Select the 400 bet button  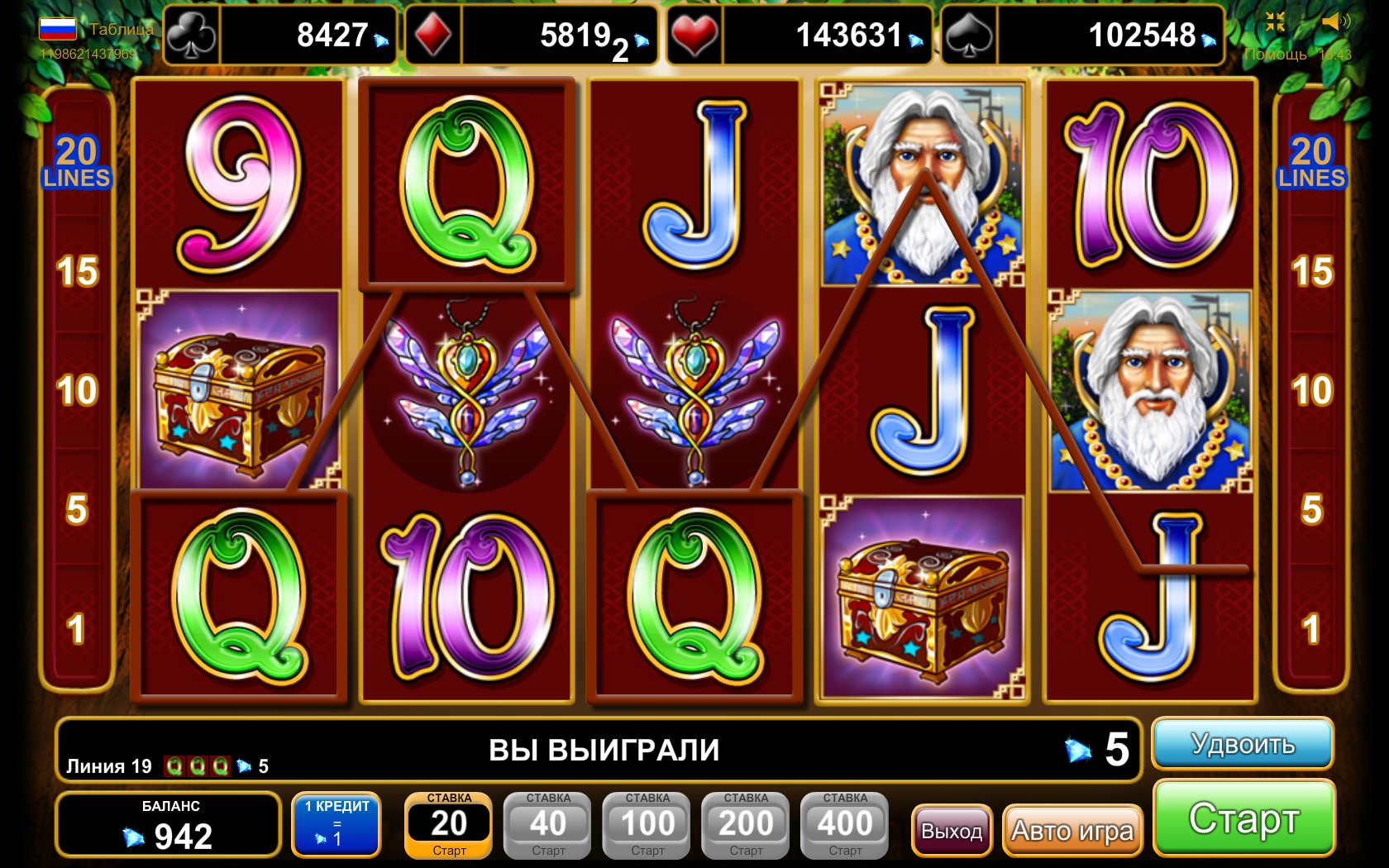[x=845, y=825]
